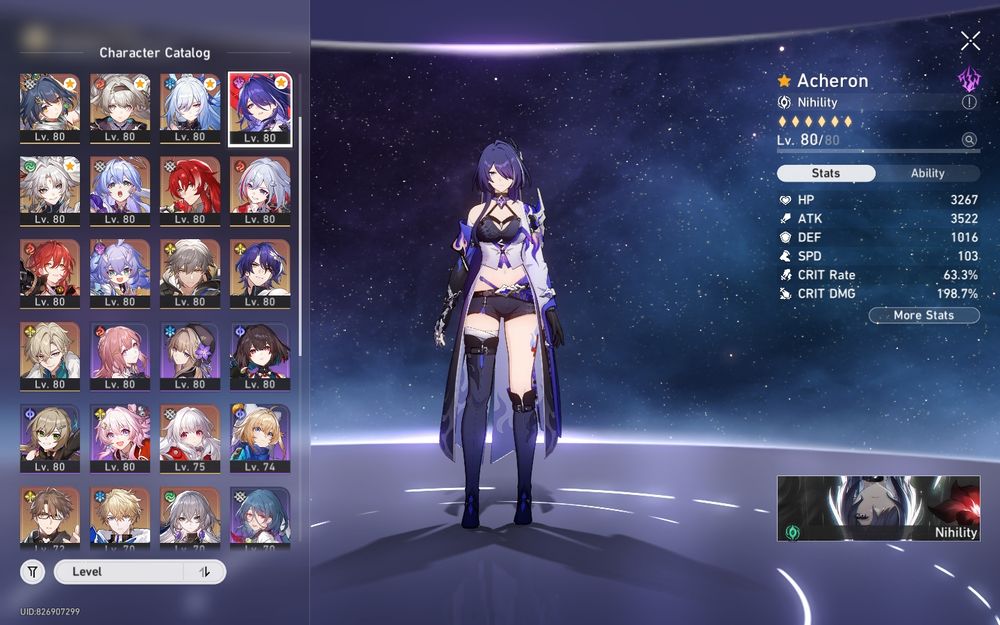Click the lightning element icon by Acheron
This screenshot has width=1000, height=625.
pyautogui.click(x=968, y=80)
